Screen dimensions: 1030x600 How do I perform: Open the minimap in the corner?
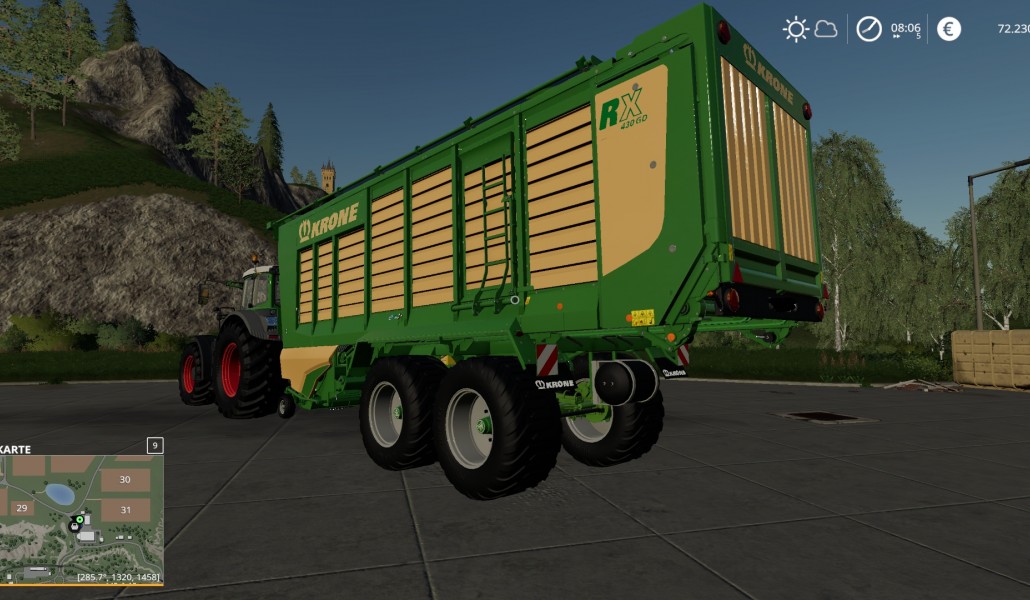click(x=82, y=519)
